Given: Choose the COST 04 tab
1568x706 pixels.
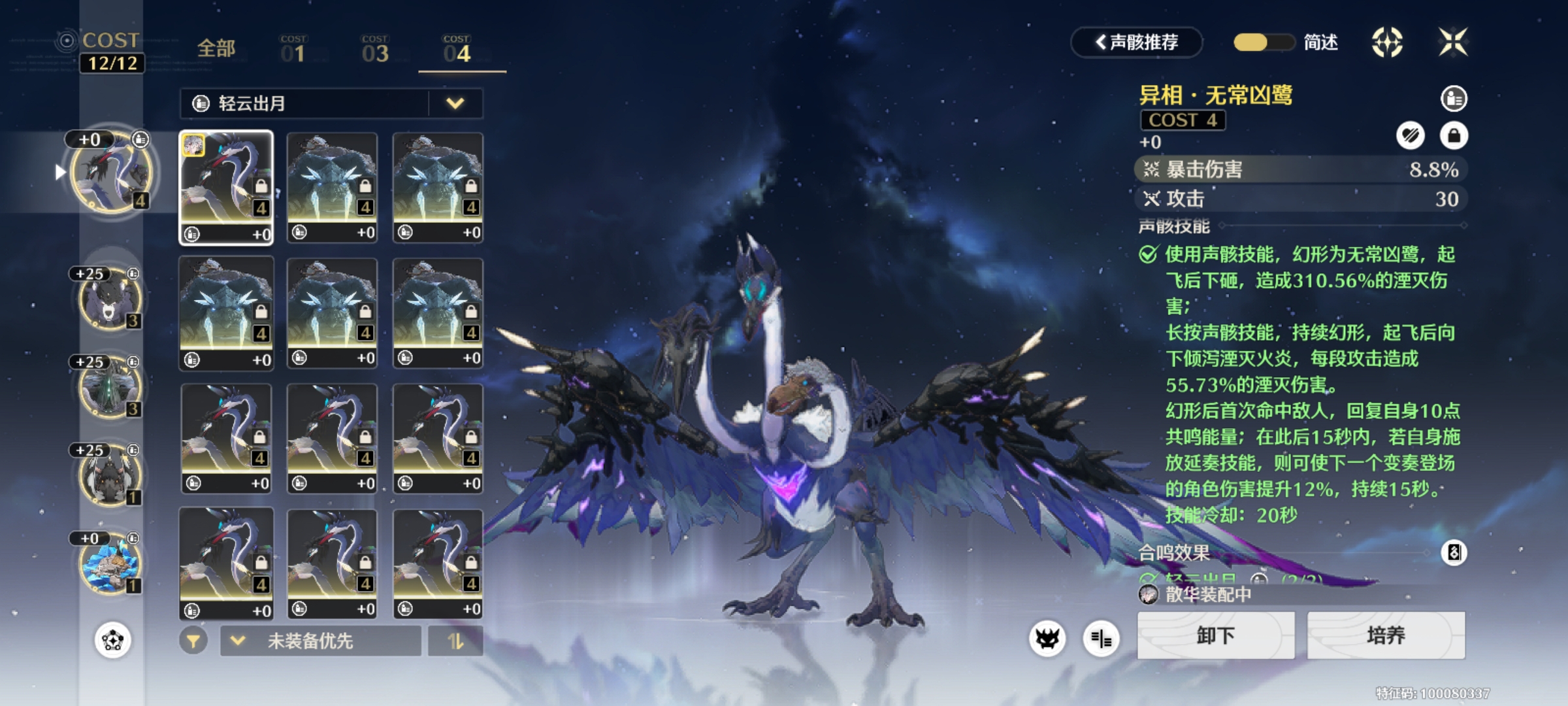Looking at the screenshot, I should (457, 50).
